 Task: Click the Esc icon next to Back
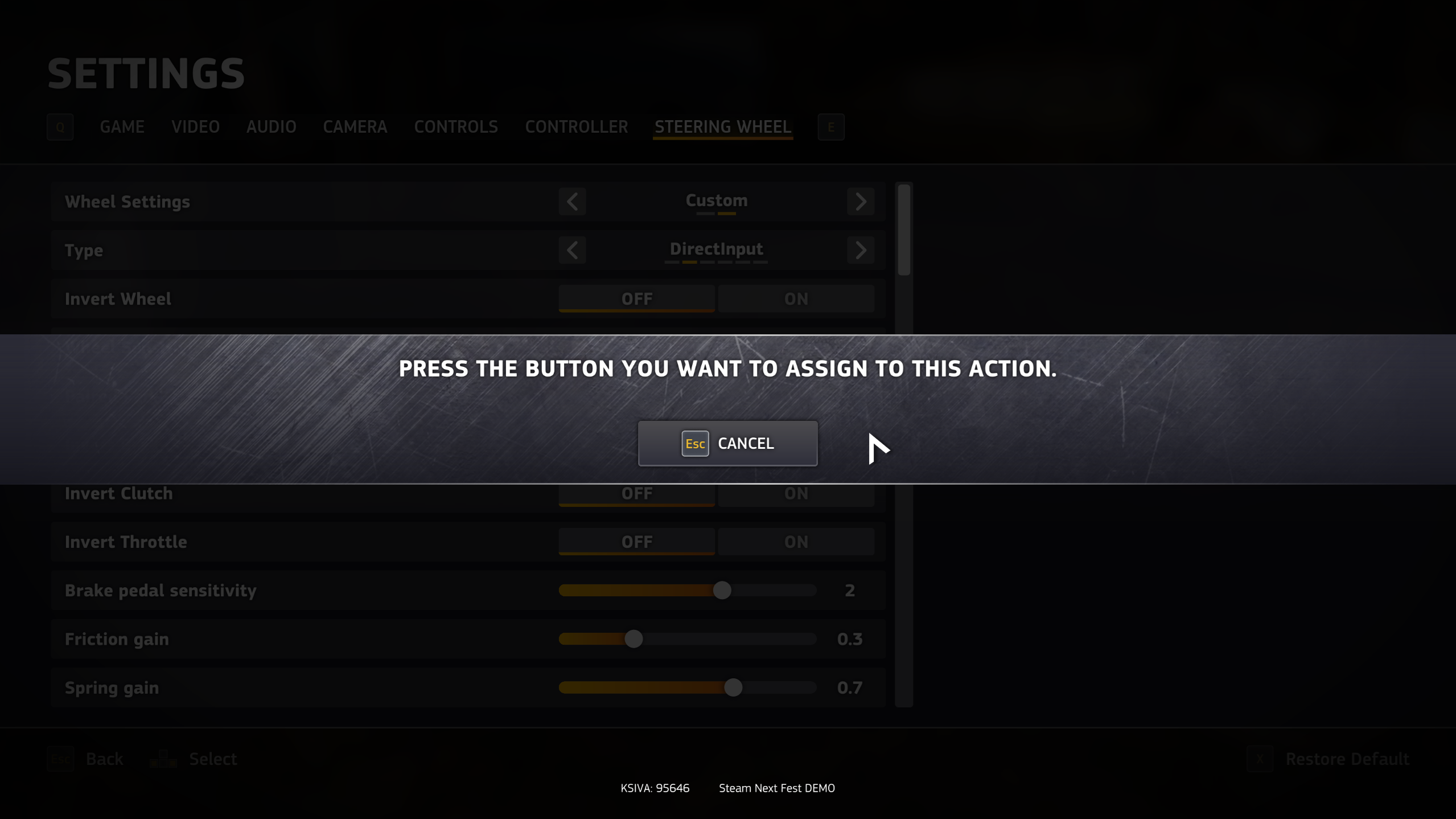(60, 759)
